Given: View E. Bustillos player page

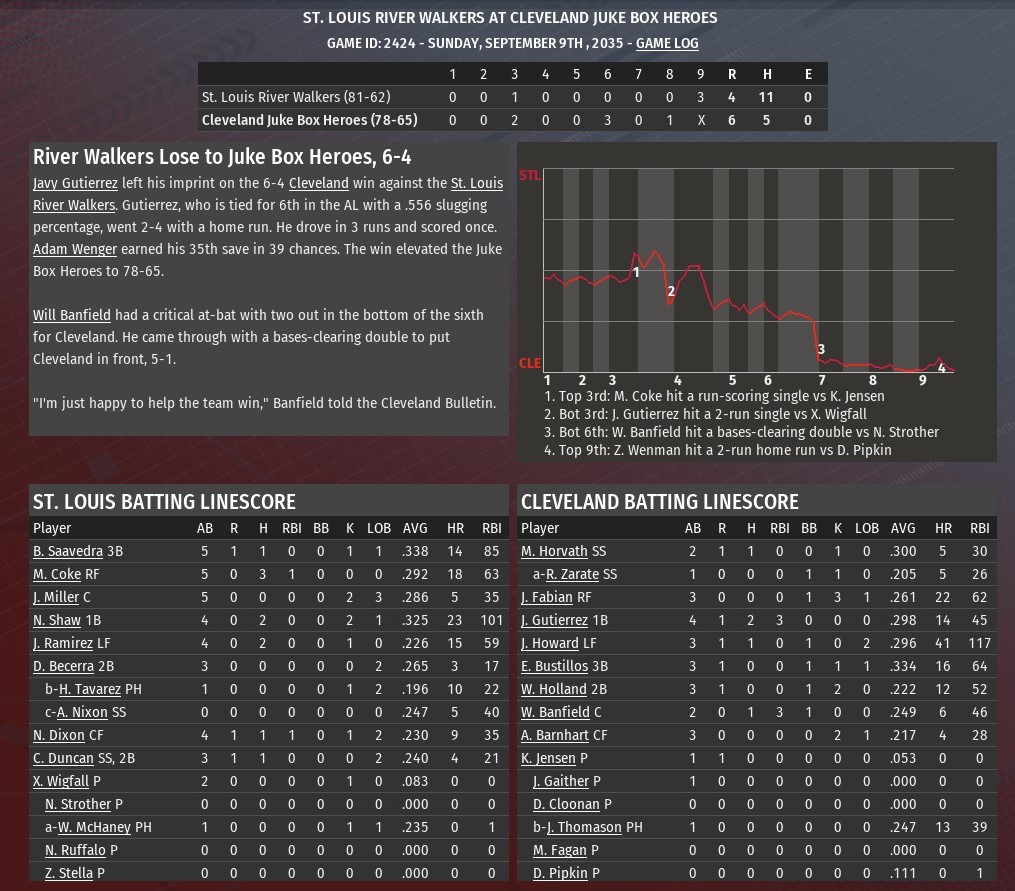Looking at the screenshot, I should [554, 666].
